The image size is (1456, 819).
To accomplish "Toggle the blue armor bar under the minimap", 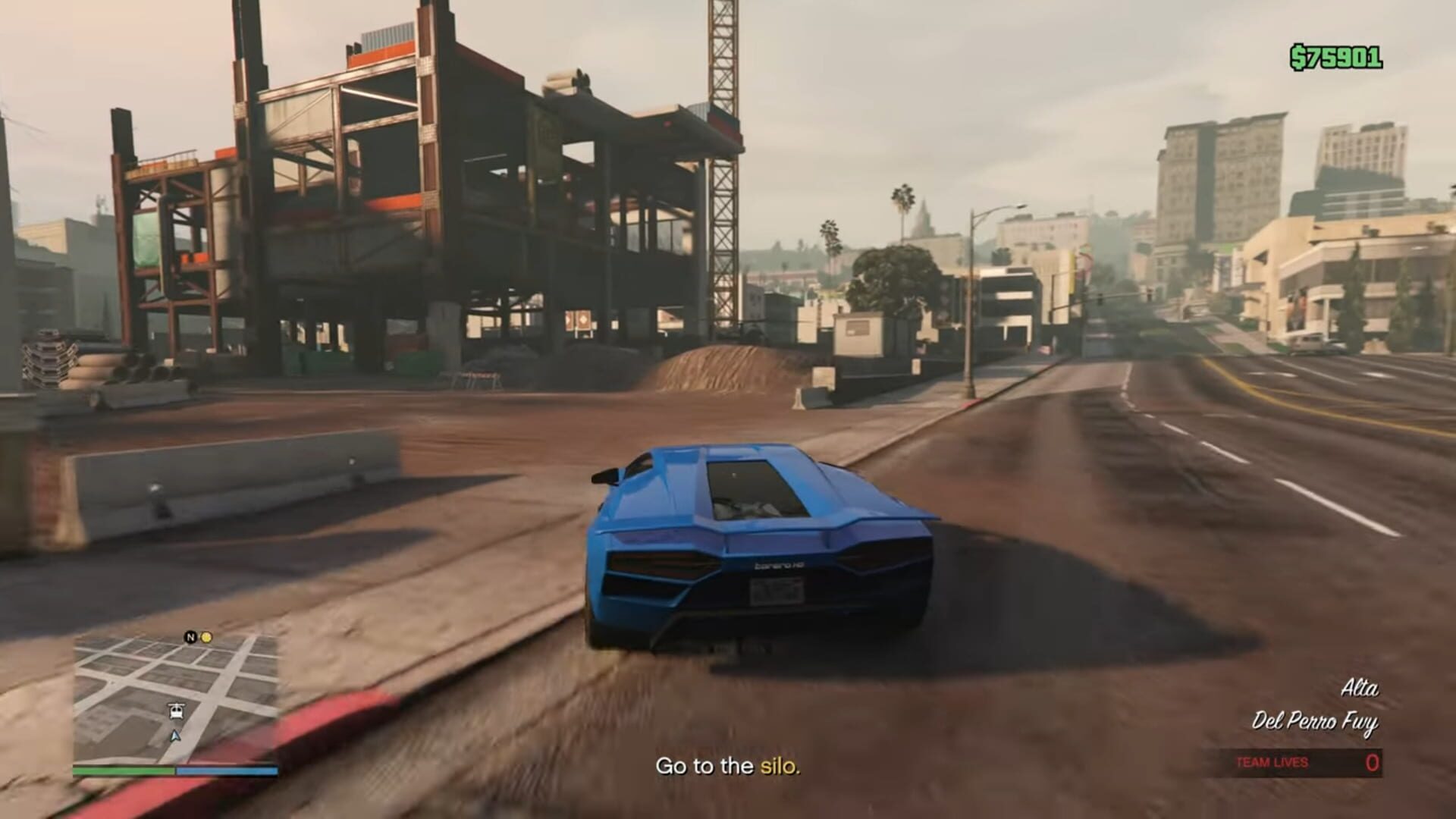I will pos(227,771).
